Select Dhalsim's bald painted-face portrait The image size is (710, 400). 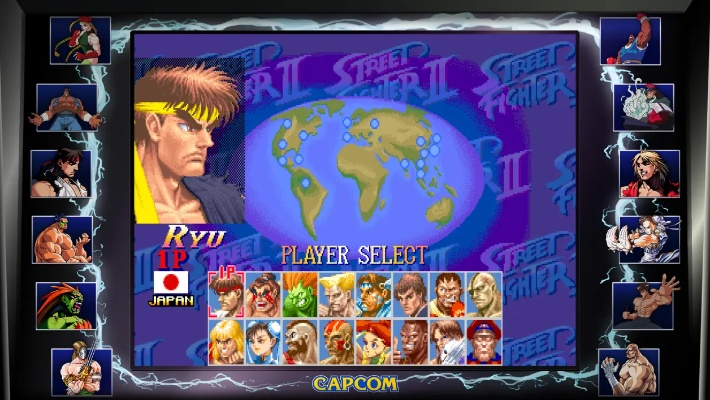[x=337, y=340]
